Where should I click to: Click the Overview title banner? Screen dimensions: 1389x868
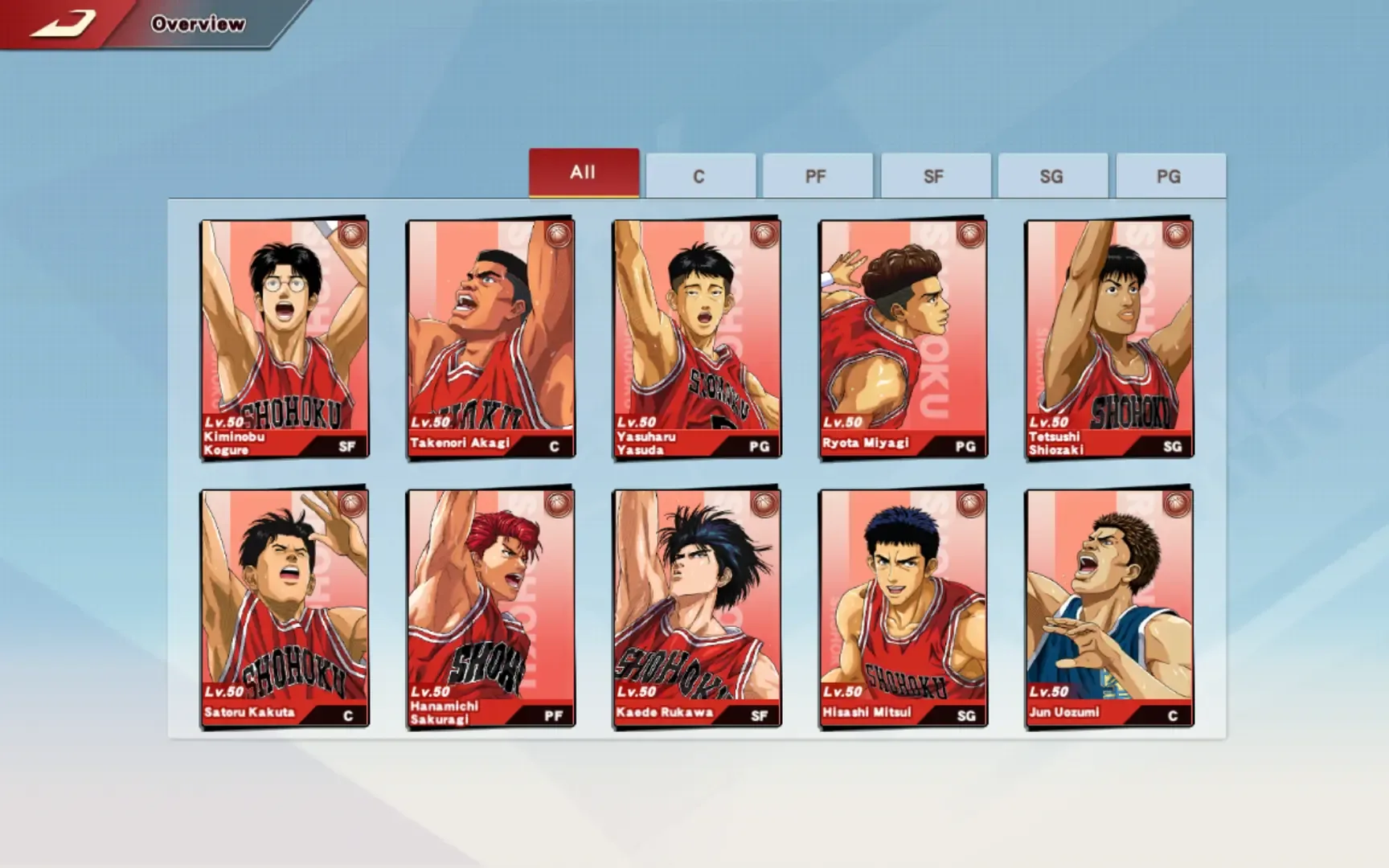pyautogui.click(x=197, y=23)
